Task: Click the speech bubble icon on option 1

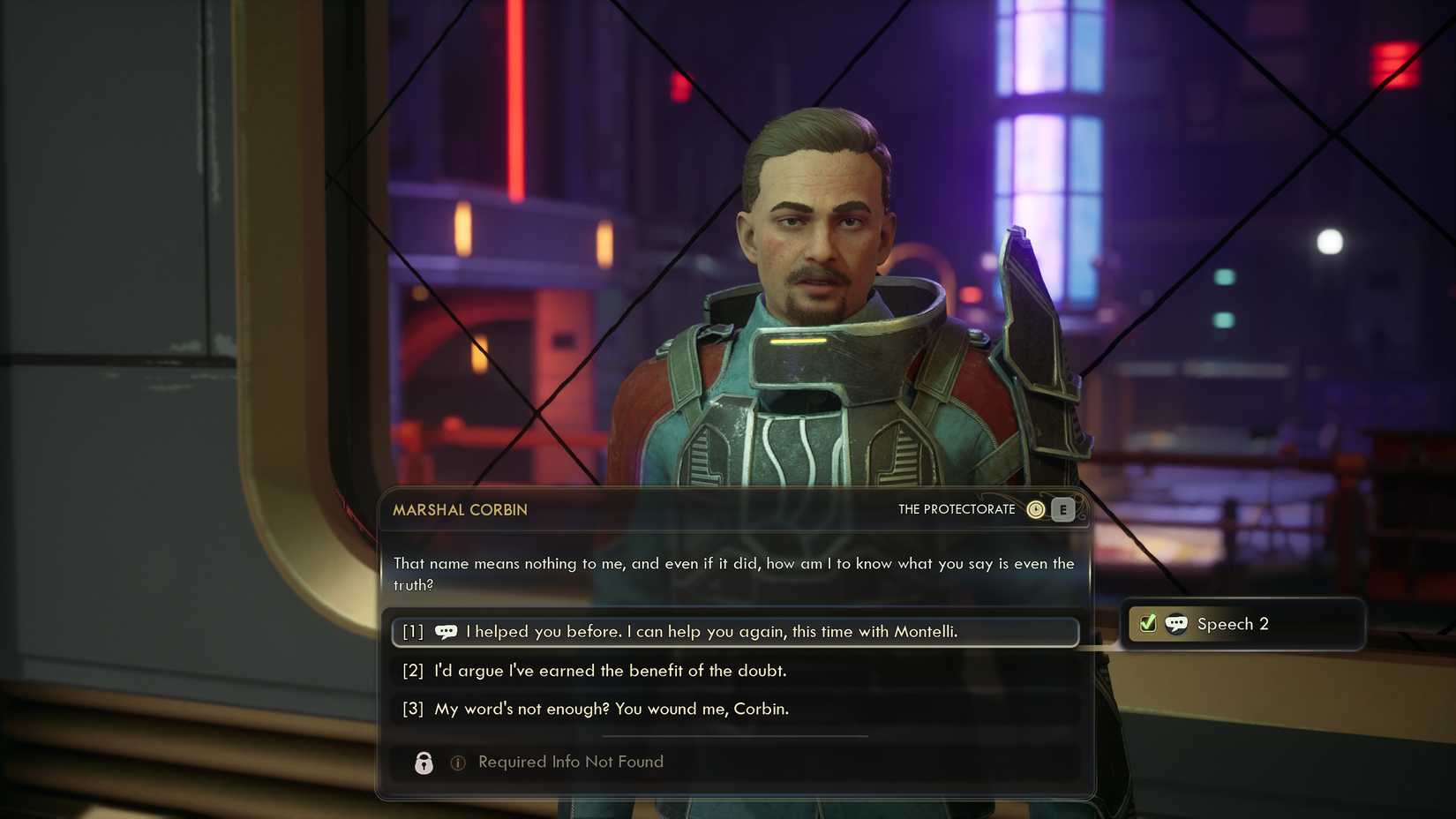Action: [x=447, y=632]
